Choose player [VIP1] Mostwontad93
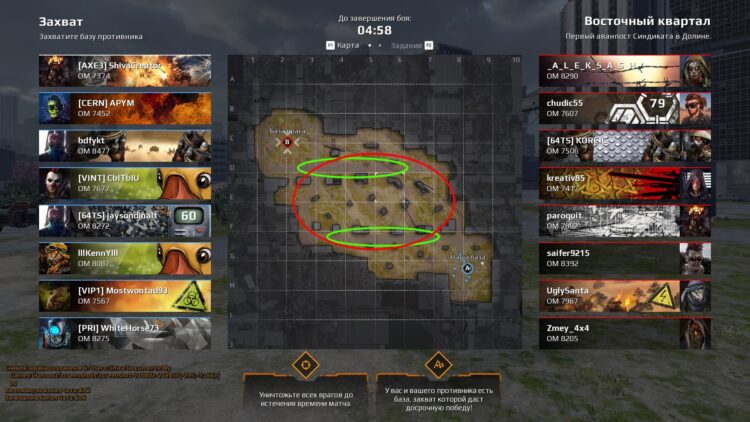The height and width of the screenshot is (422, 750). (125, 296)
